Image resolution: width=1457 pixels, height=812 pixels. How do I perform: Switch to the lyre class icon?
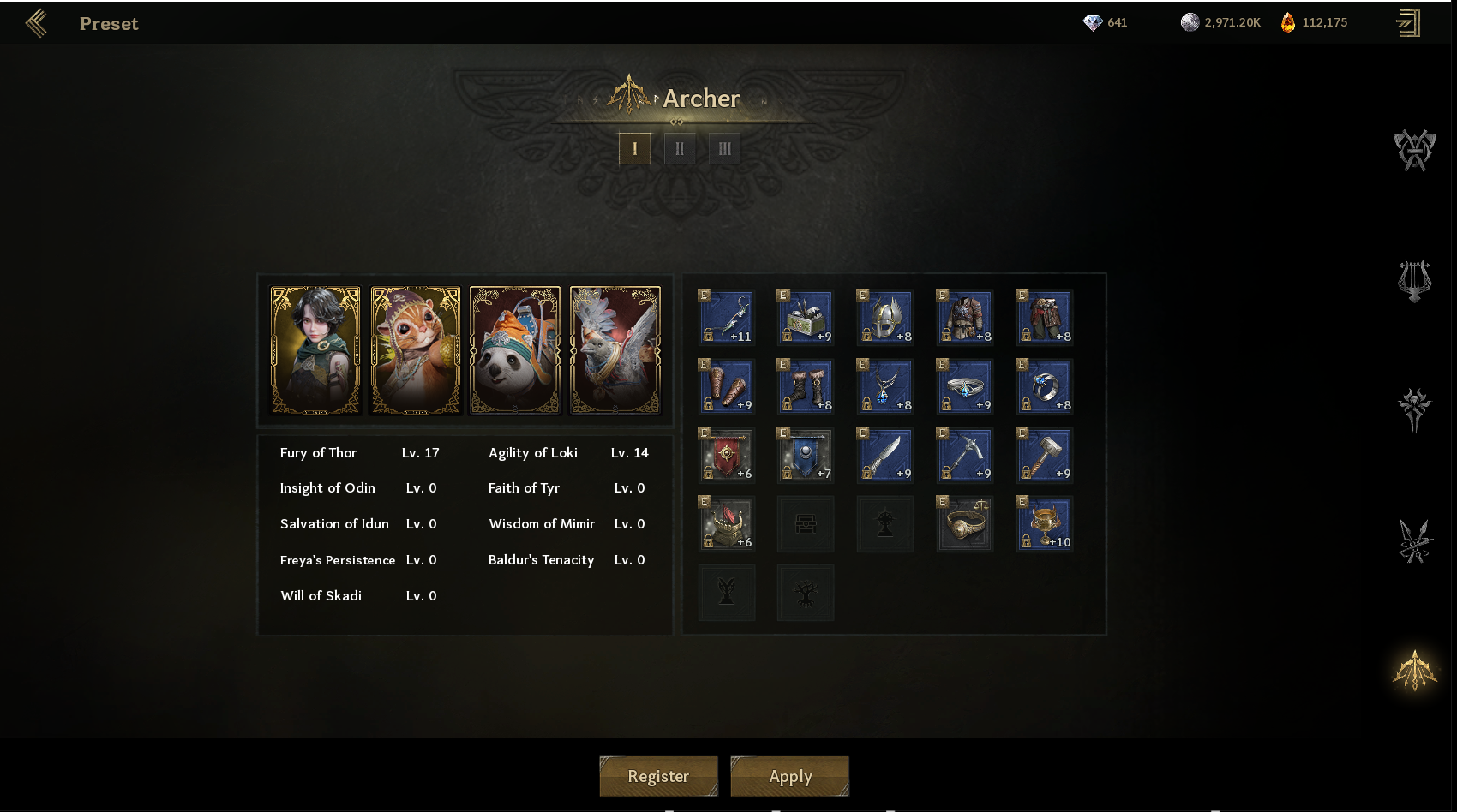[x=1414, y=280]
